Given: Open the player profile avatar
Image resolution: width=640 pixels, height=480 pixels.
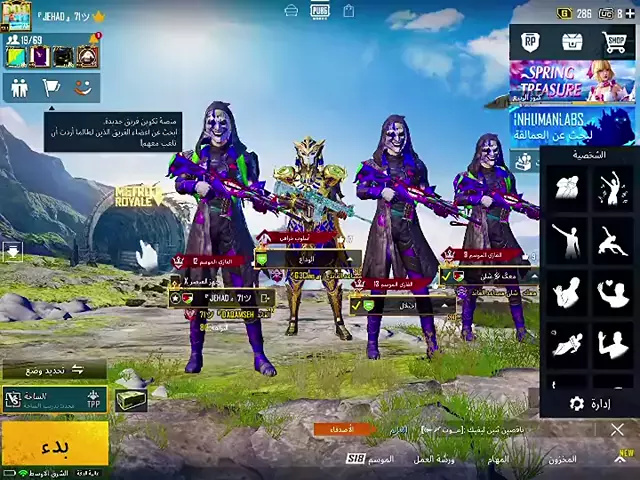Looking at the screenshot, I should pyautogui.click(x=19, y=15).
